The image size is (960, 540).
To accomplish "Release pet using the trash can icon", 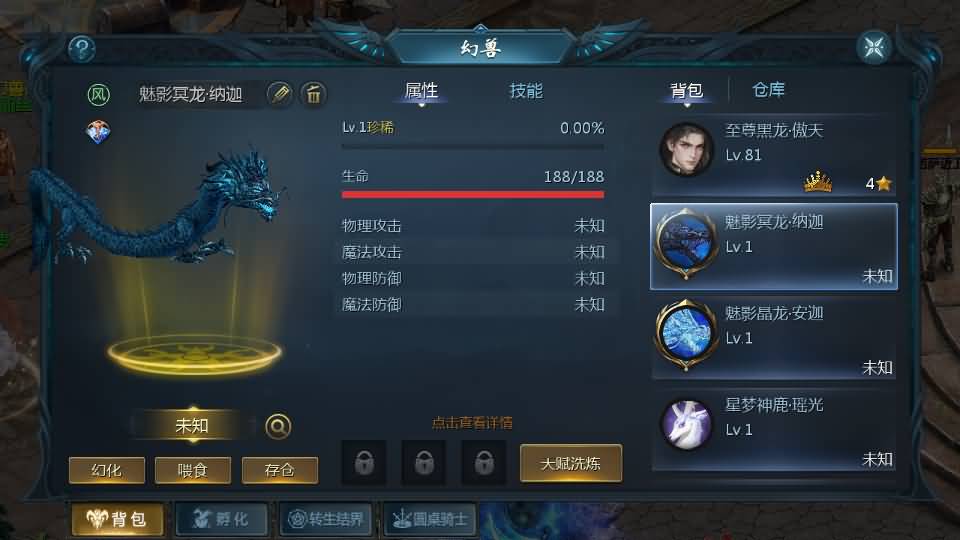I will click(313, 94).
